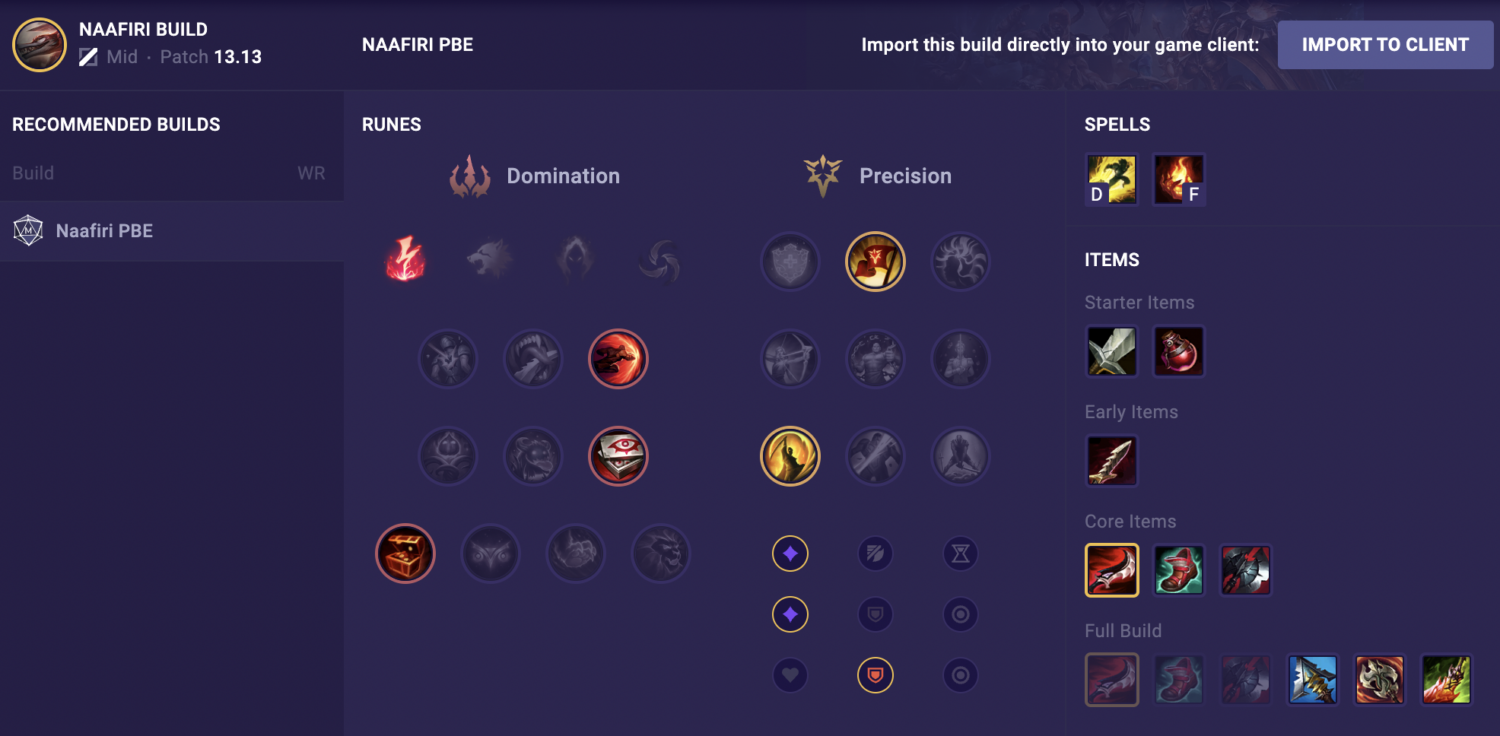Select the Ghost summoner spell (D)

point(1112,180)
